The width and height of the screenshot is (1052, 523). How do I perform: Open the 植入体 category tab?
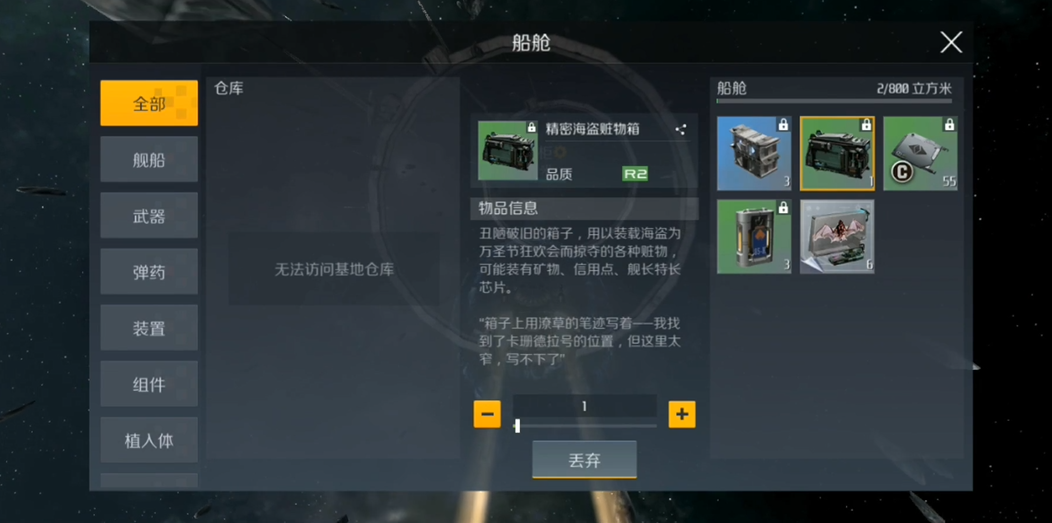click(x=149, y=440)
